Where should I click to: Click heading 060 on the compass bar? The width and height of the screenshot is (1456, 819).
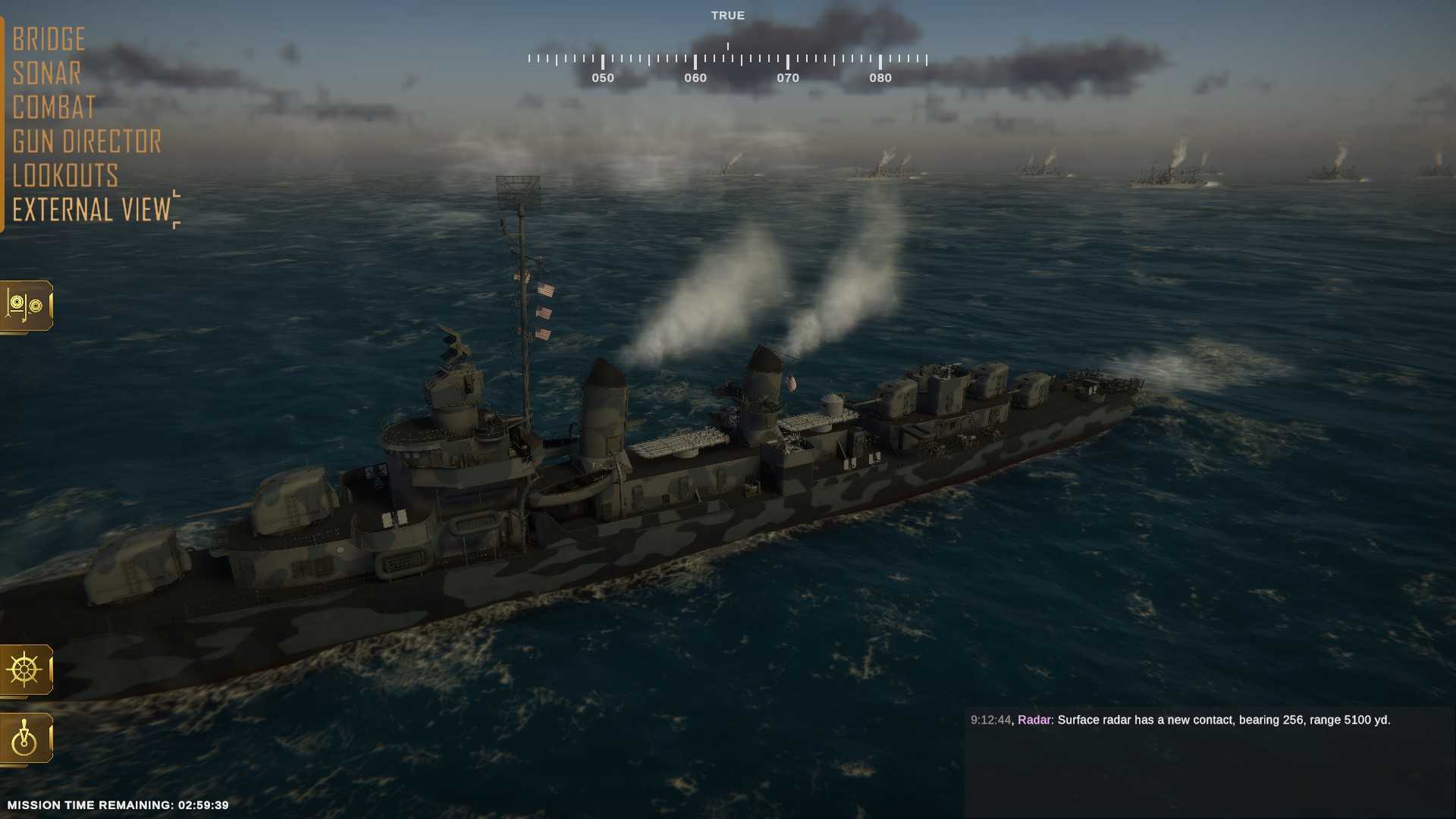695,77
